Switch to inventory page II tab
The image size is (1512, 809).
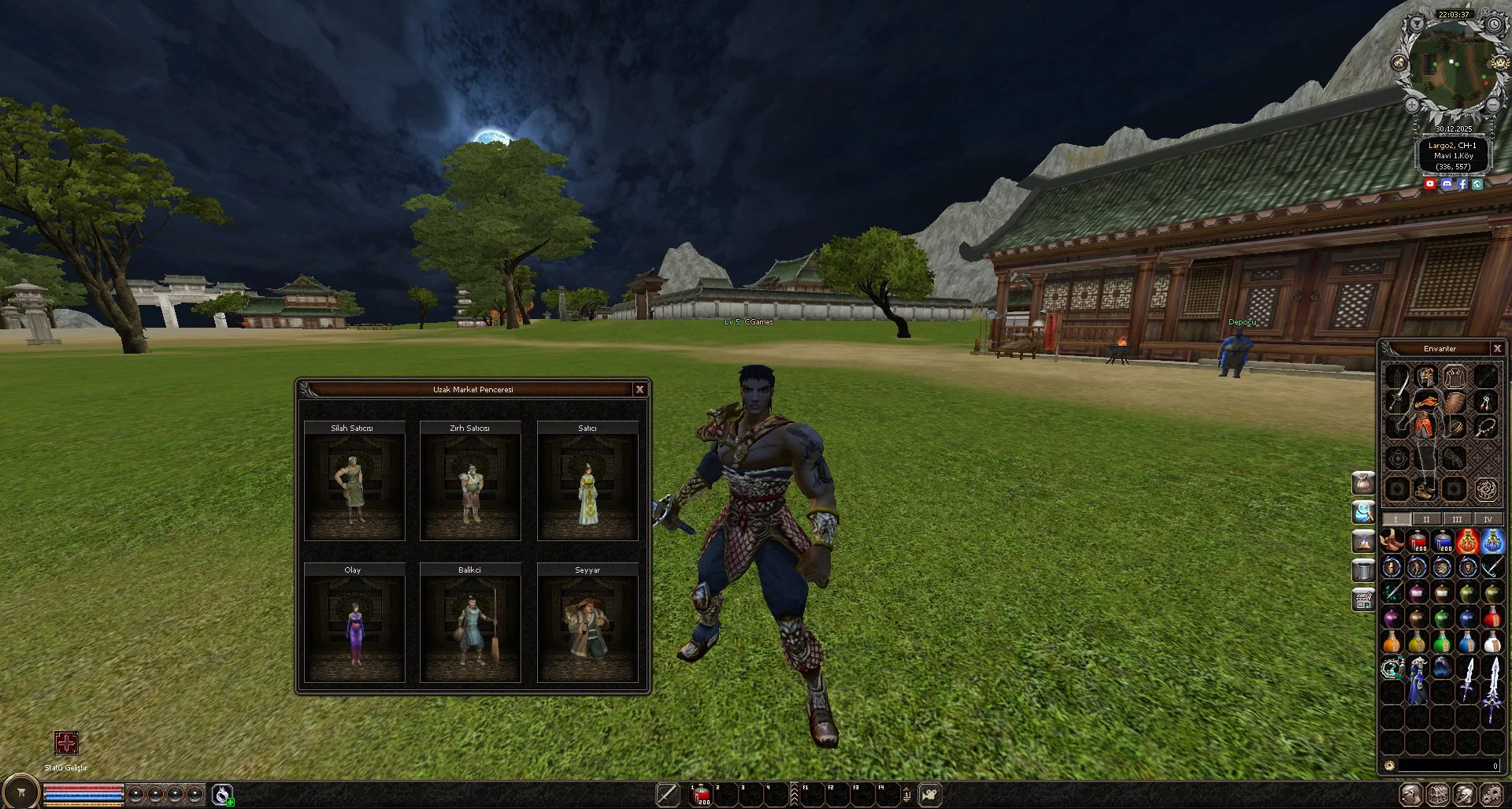(x=1426, y=519)
